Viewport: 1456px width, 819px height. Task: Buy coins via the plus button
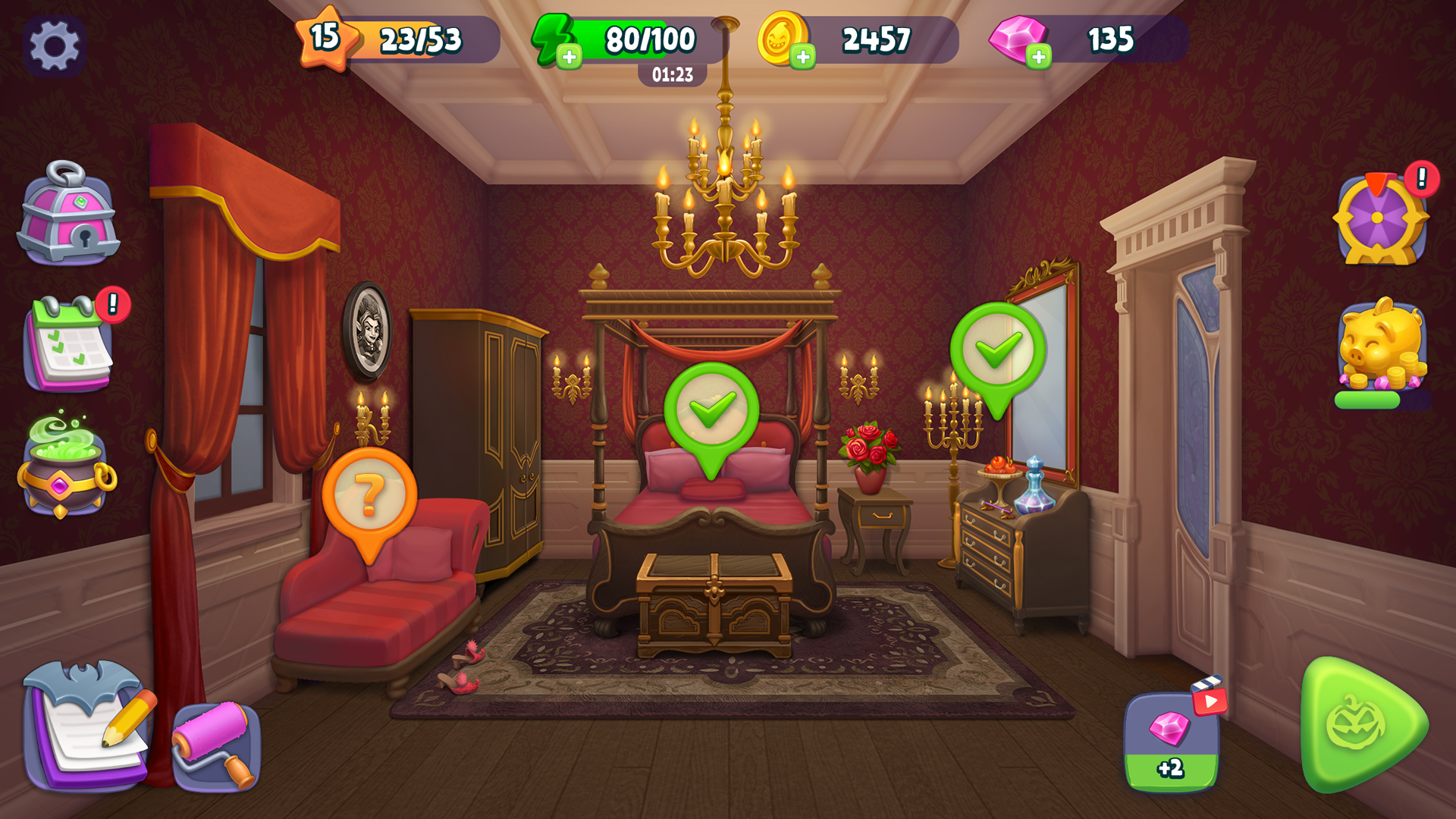point(804,55)
